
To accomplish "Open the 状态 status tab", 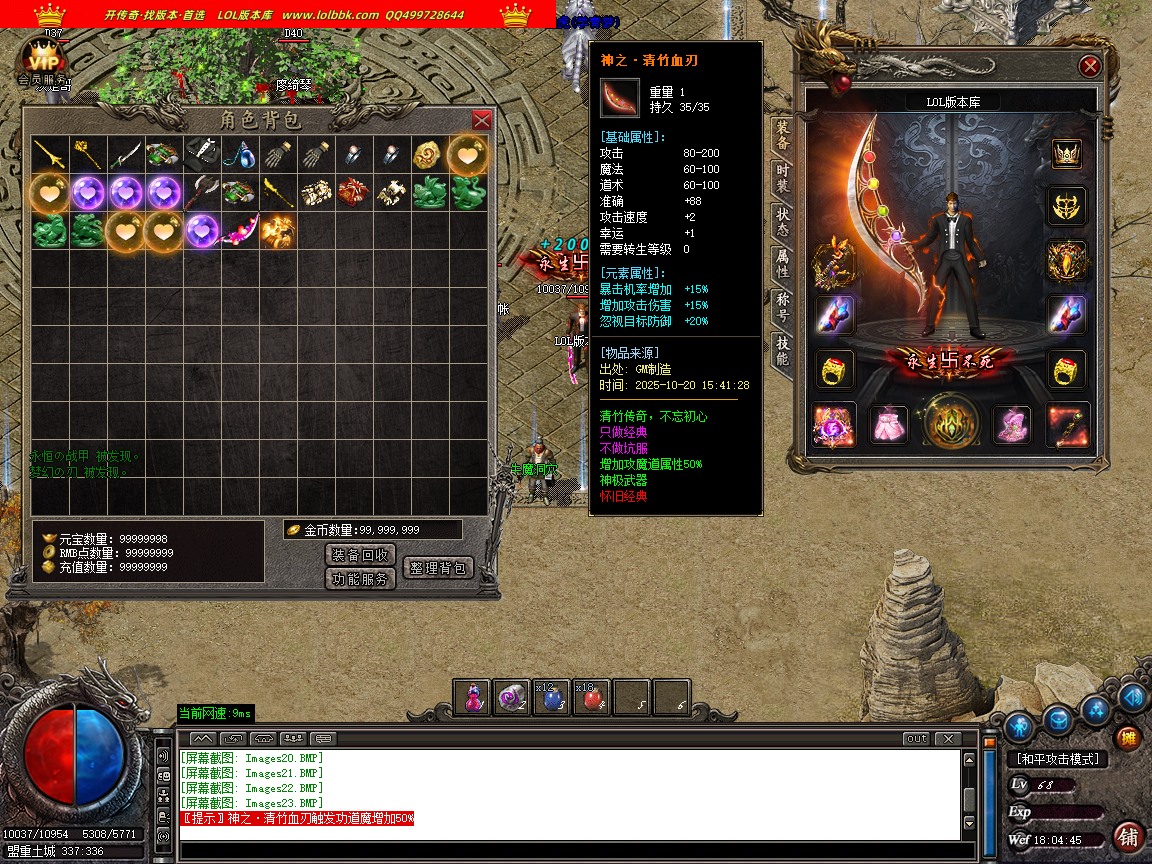I will tap(783, 222).
